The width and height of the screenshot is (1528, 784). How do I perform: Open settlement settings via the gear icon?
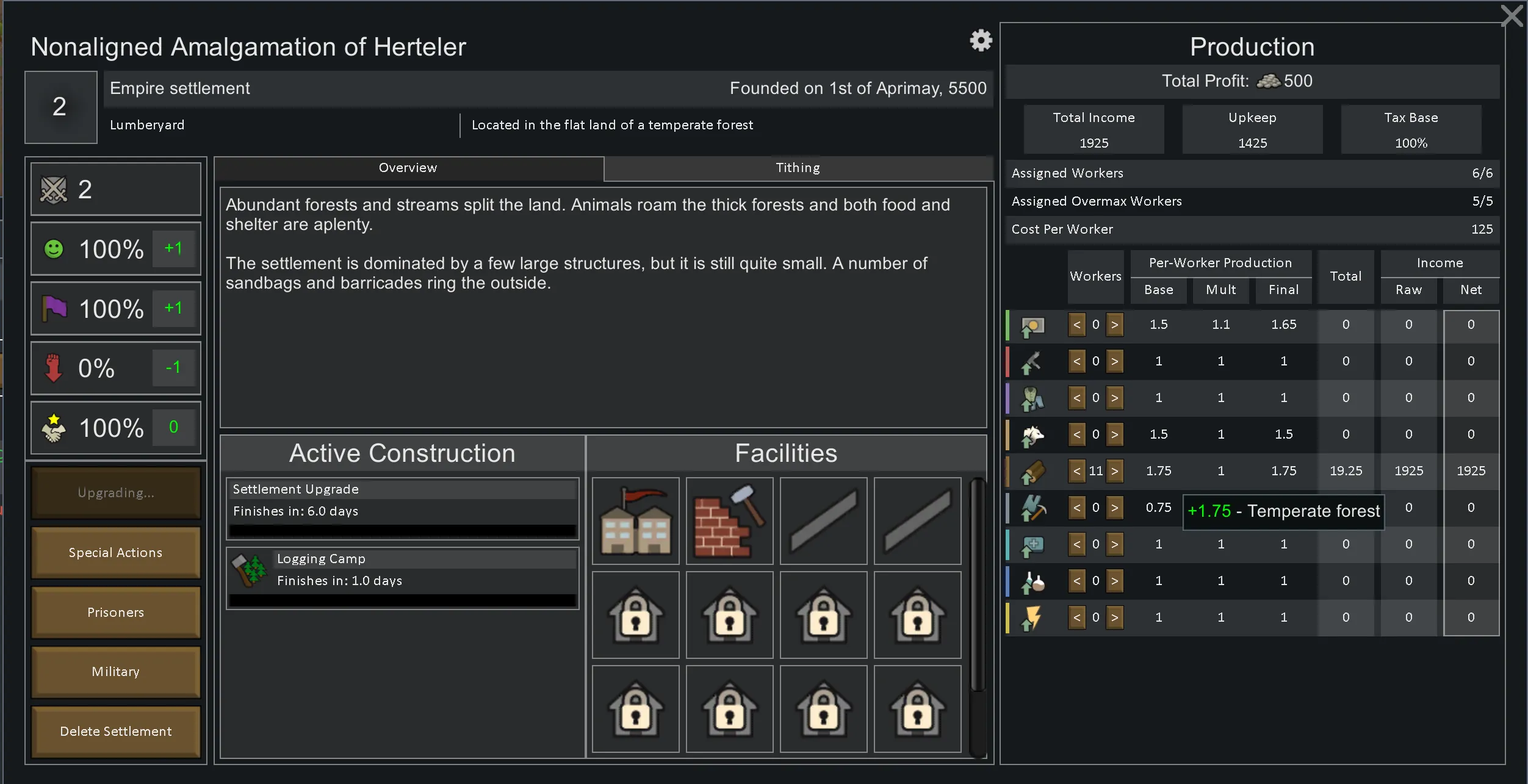click(981, 40)
